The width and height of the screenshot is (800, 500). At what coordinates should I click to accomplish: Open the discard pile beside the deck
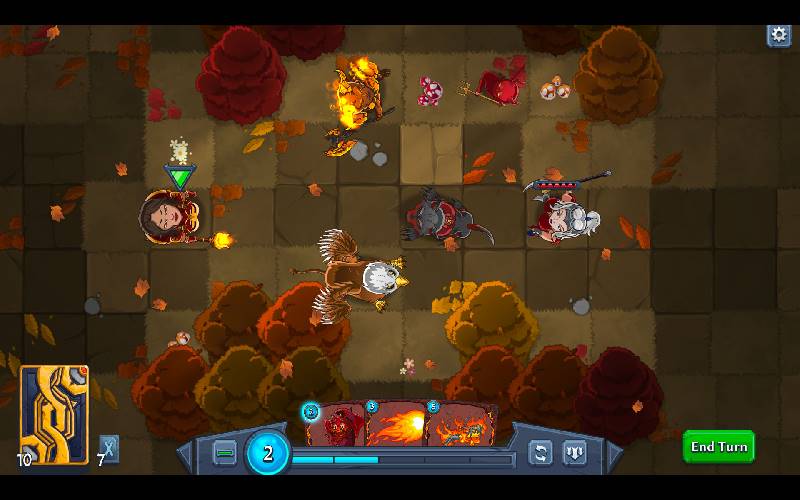click(109, 449)
